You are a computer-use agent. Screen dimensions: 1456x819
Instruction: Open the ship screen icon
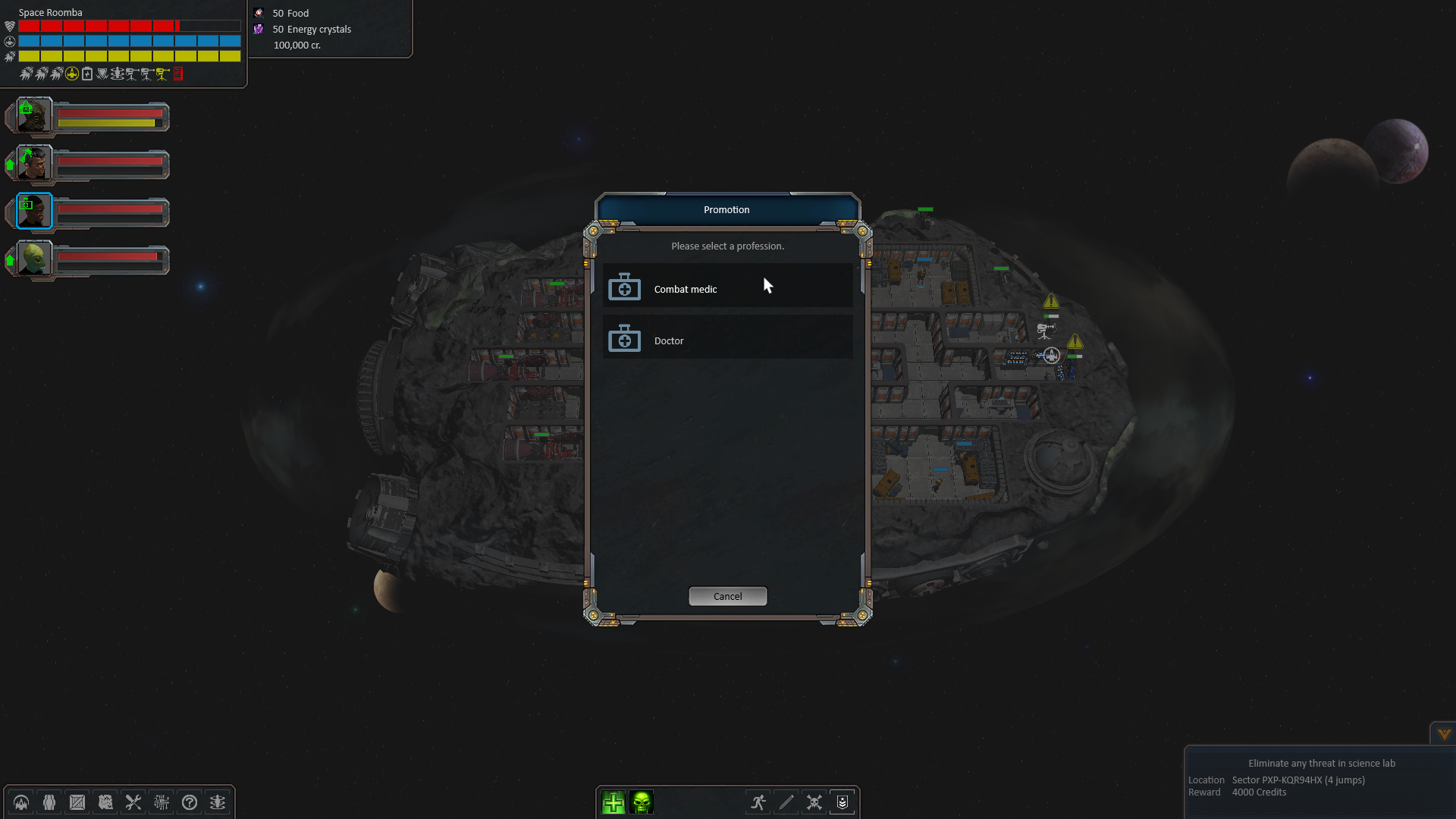pos(21,802)
